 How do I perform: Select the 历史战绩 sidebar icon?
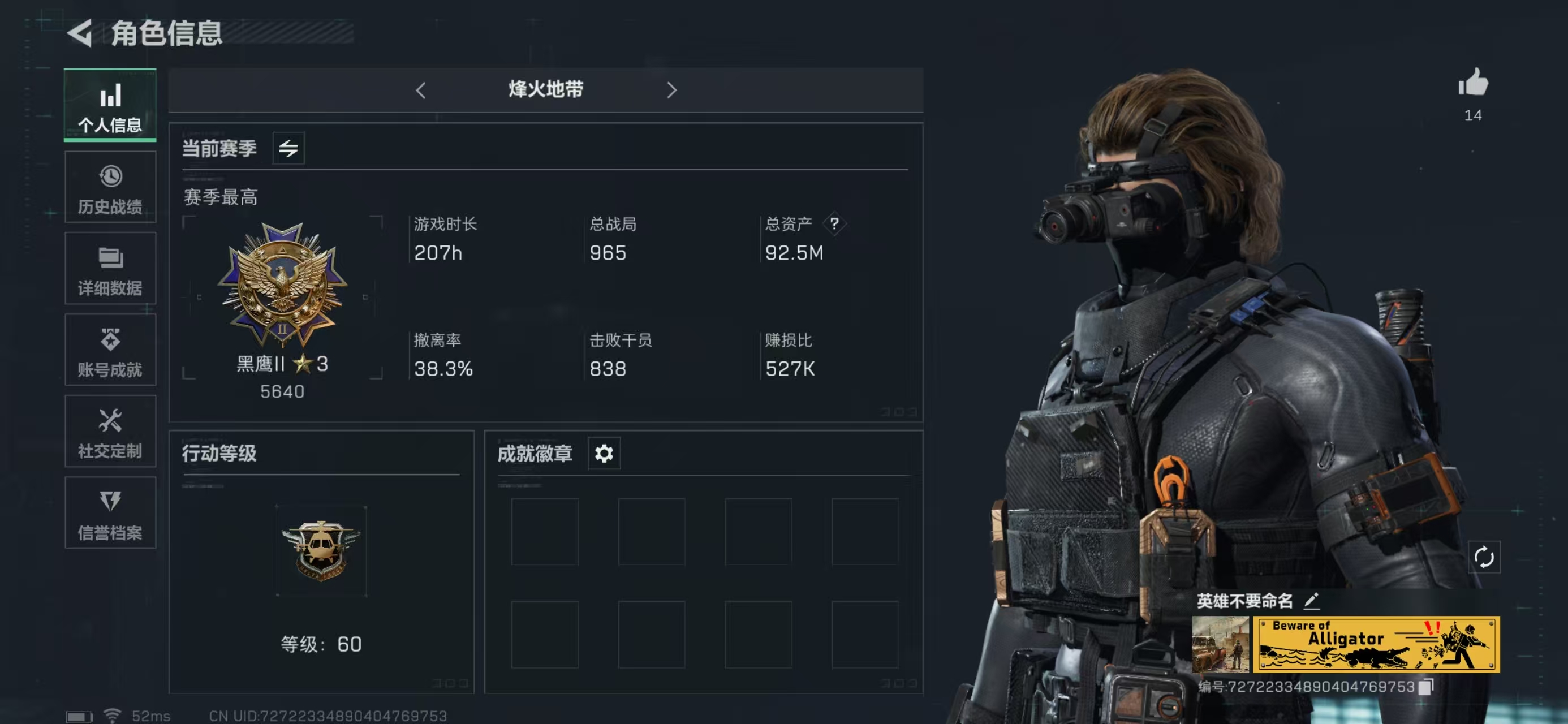[x=110, y=186]
